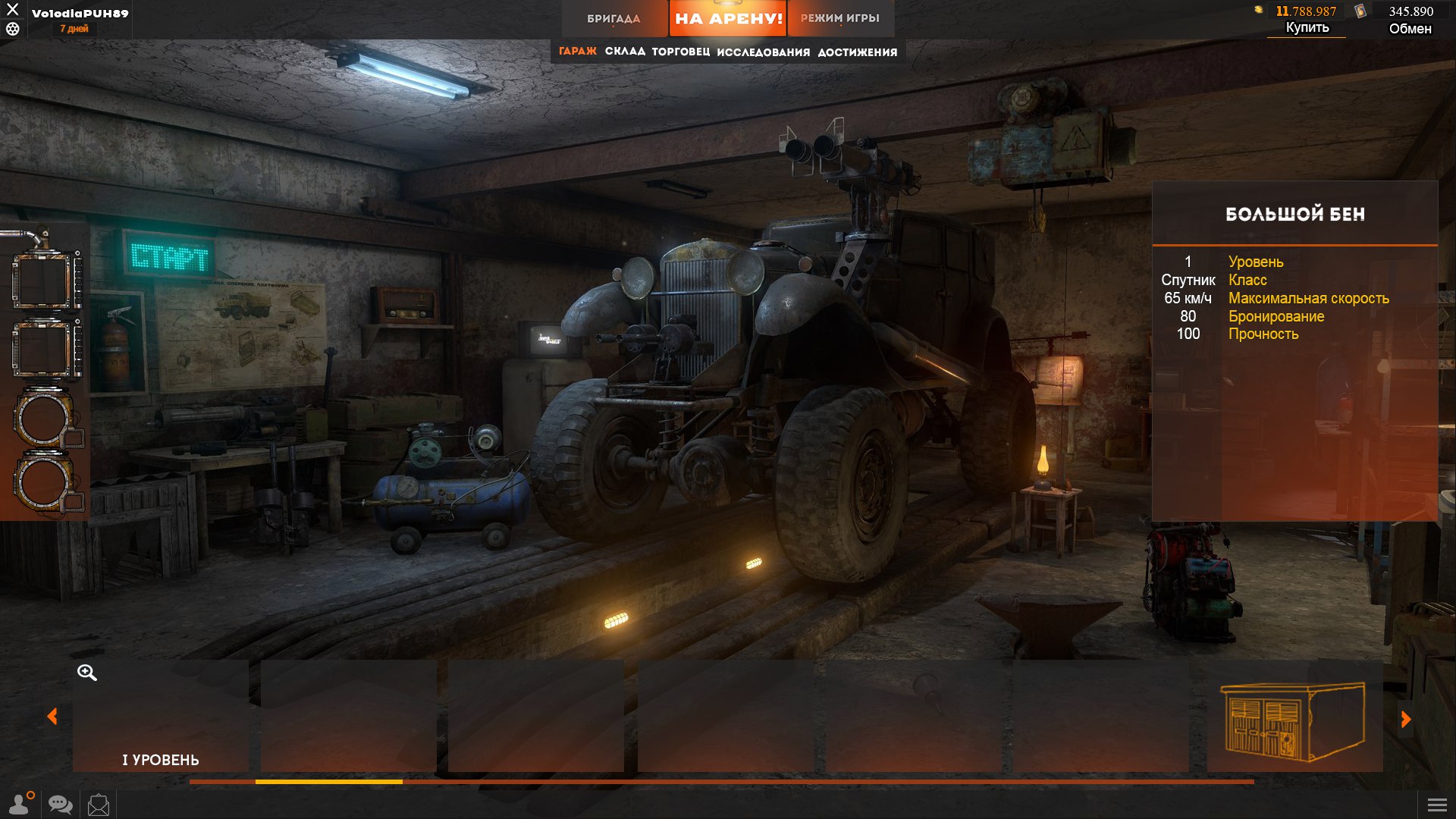This screenshot has height=819, width=1456.
Task: Click the magnifying glass zoom icon
Action: (x=86, y=673)
